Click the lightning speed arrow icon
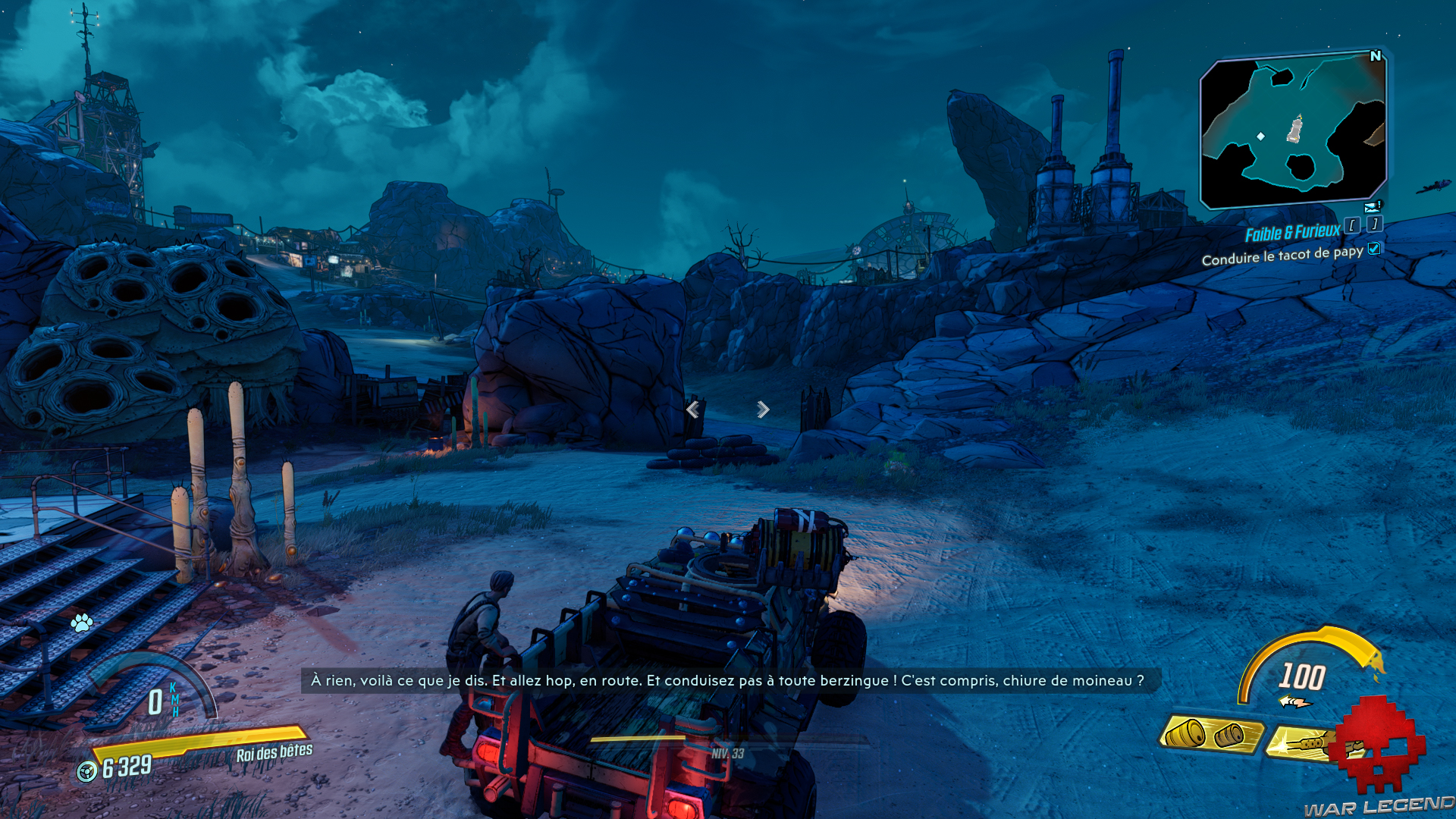1456x819 pixels. pos(1294,701)
